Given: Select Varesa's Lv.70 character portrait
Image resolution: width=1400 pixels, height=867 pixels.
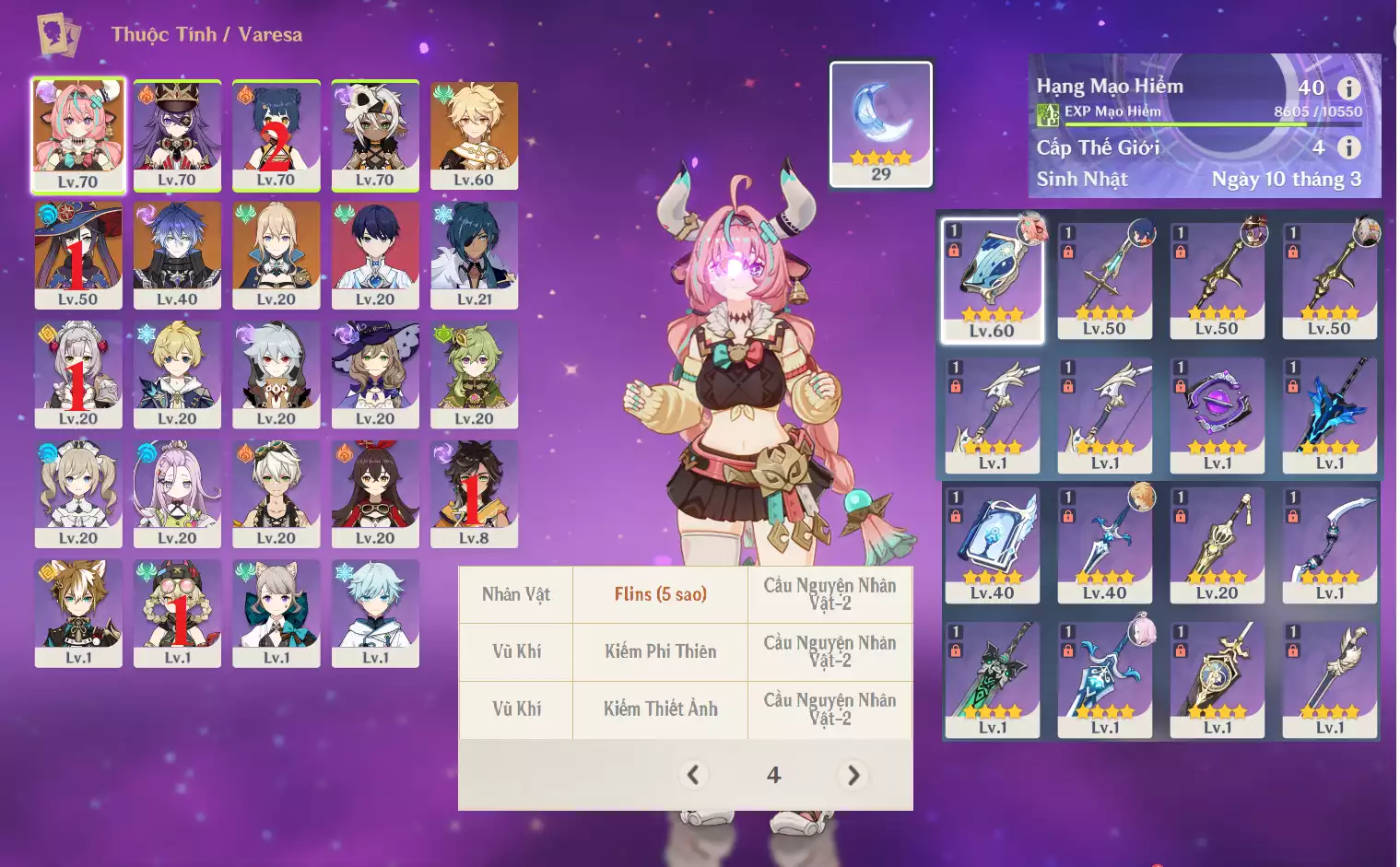Looking at the screenshot, I should [x=78, y=134].
